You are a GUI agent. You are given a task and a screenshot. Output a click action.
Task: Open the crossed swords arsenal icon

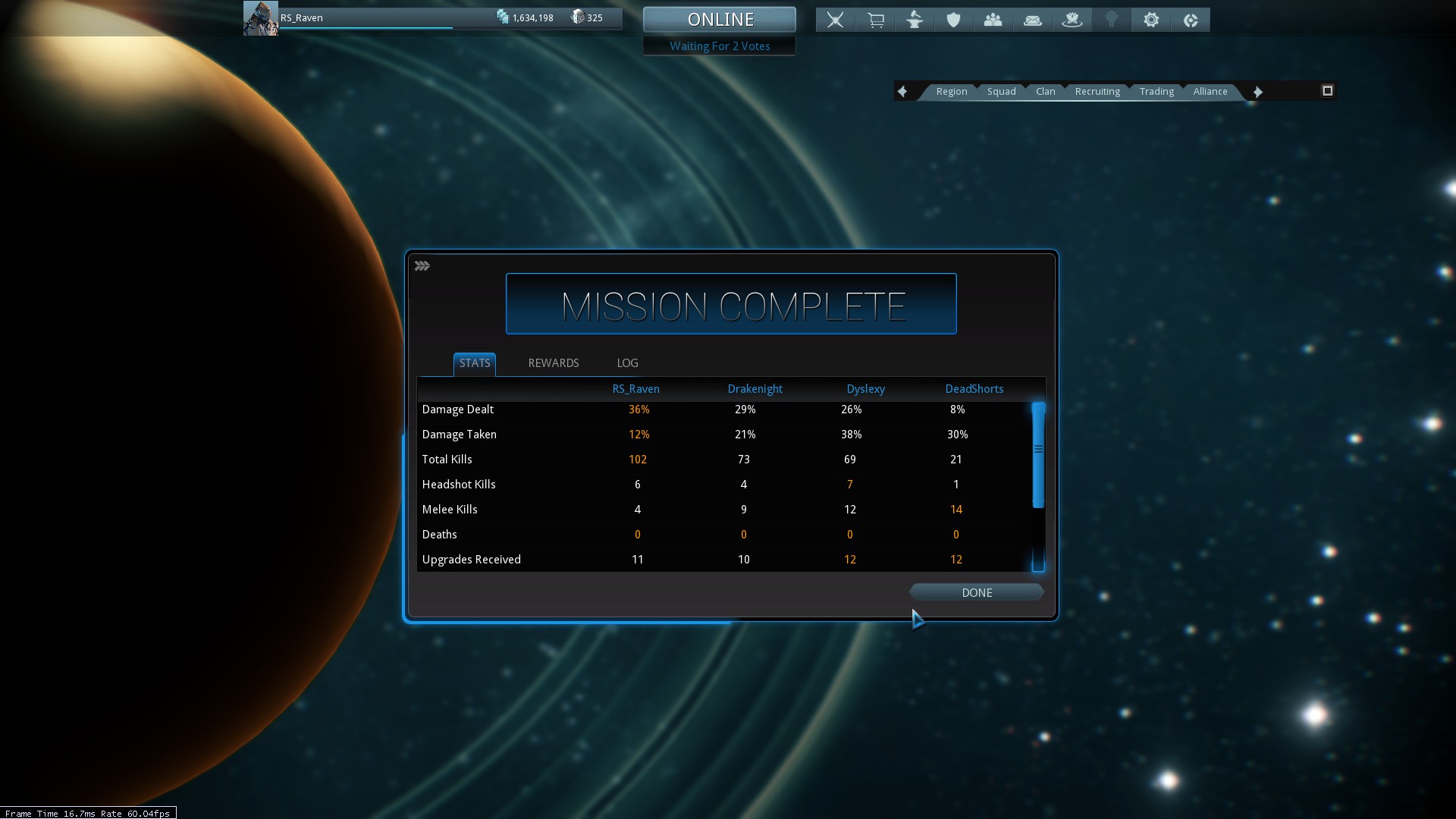pyautogui.click(x=835, y=20)
